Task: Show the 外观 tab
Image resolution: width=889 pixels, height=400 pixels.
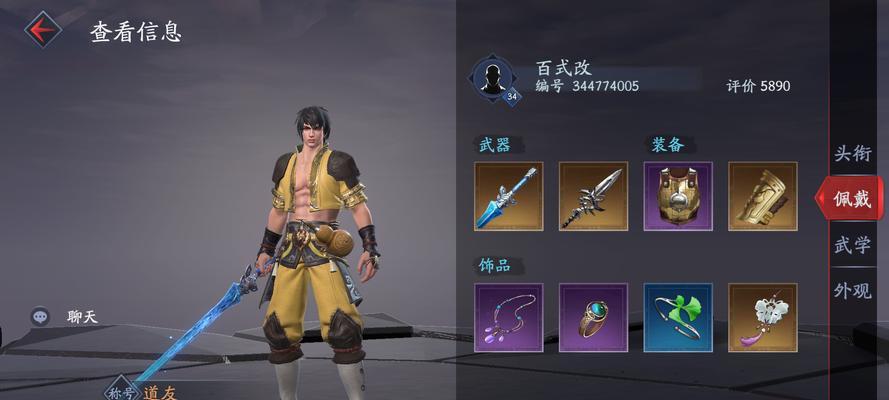Action: tap(853, 291)
